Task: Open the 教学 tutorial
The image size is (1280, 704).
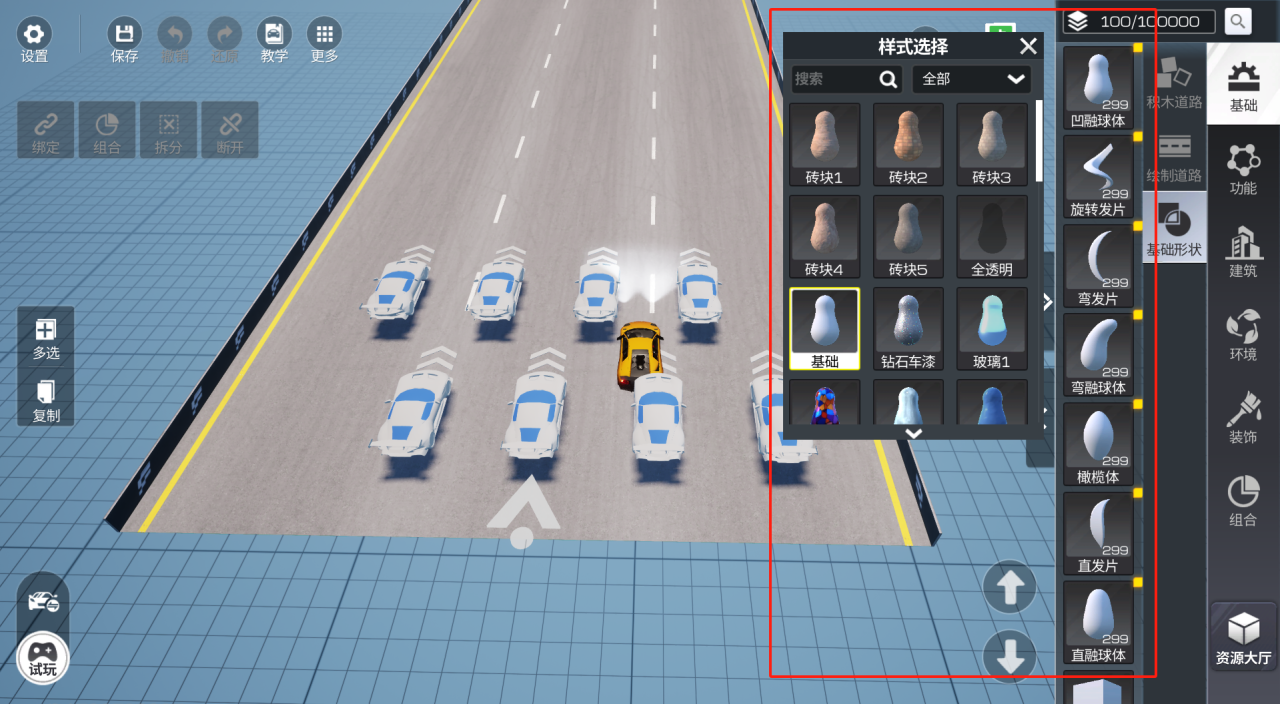Action: coord(274,40)
